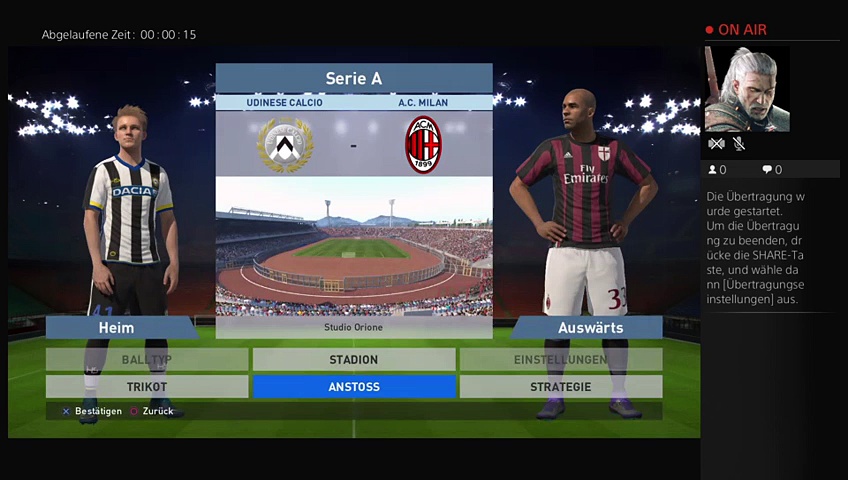The height and width of the screenshot is (480, 848).
Task: Click the broadcaster avatar thumbnail
Action: (746, 89)
